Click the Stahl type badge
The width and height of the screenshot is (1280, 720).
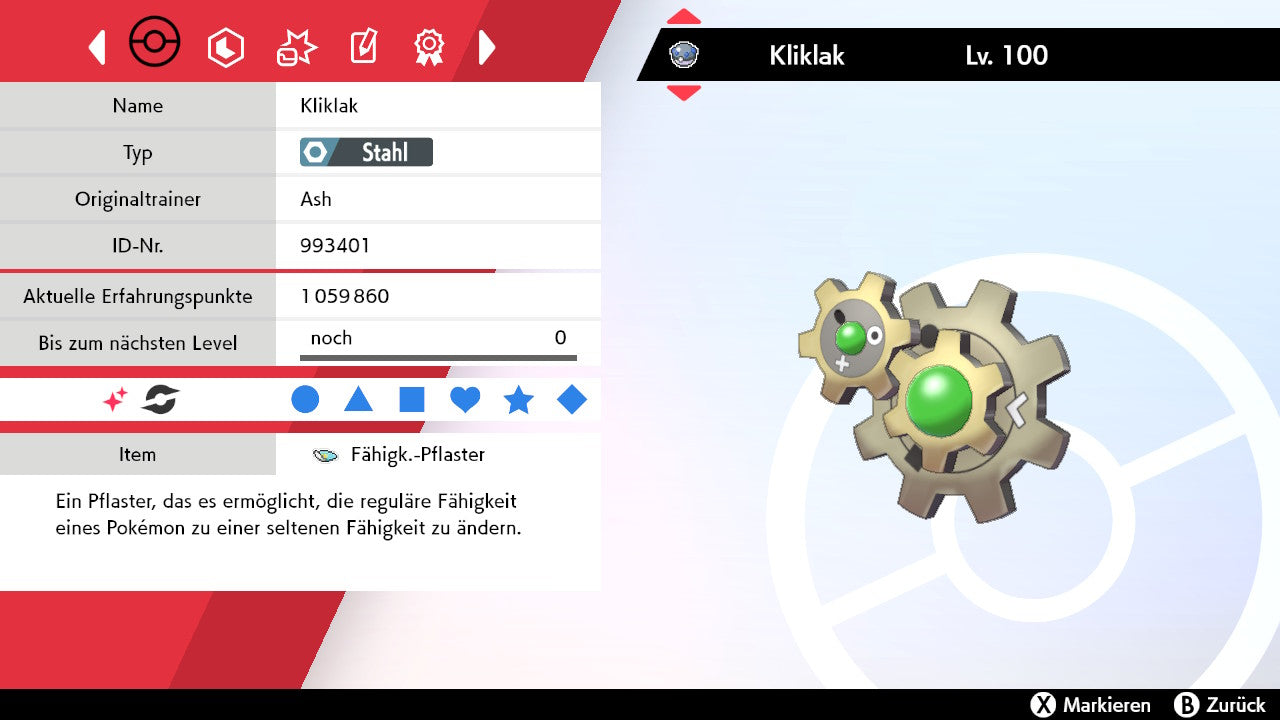[366, 152]
